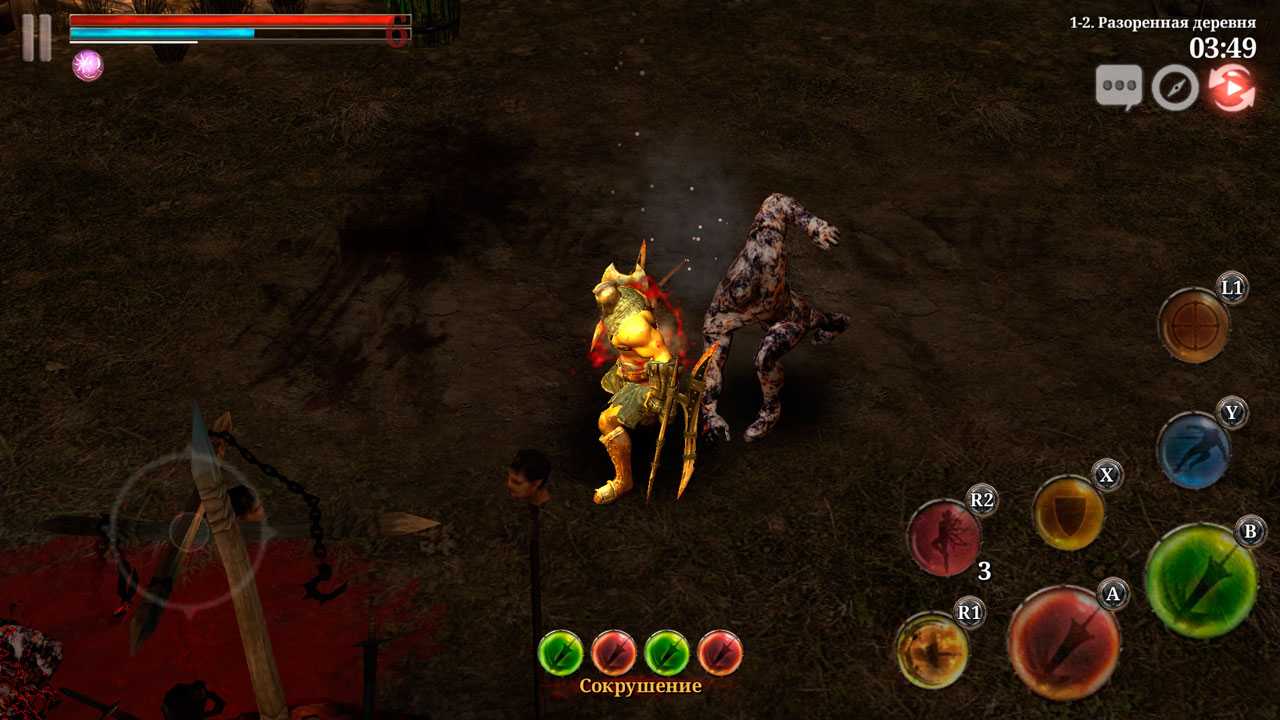Open the chat speech bubble

click(x=1118, y=88)
